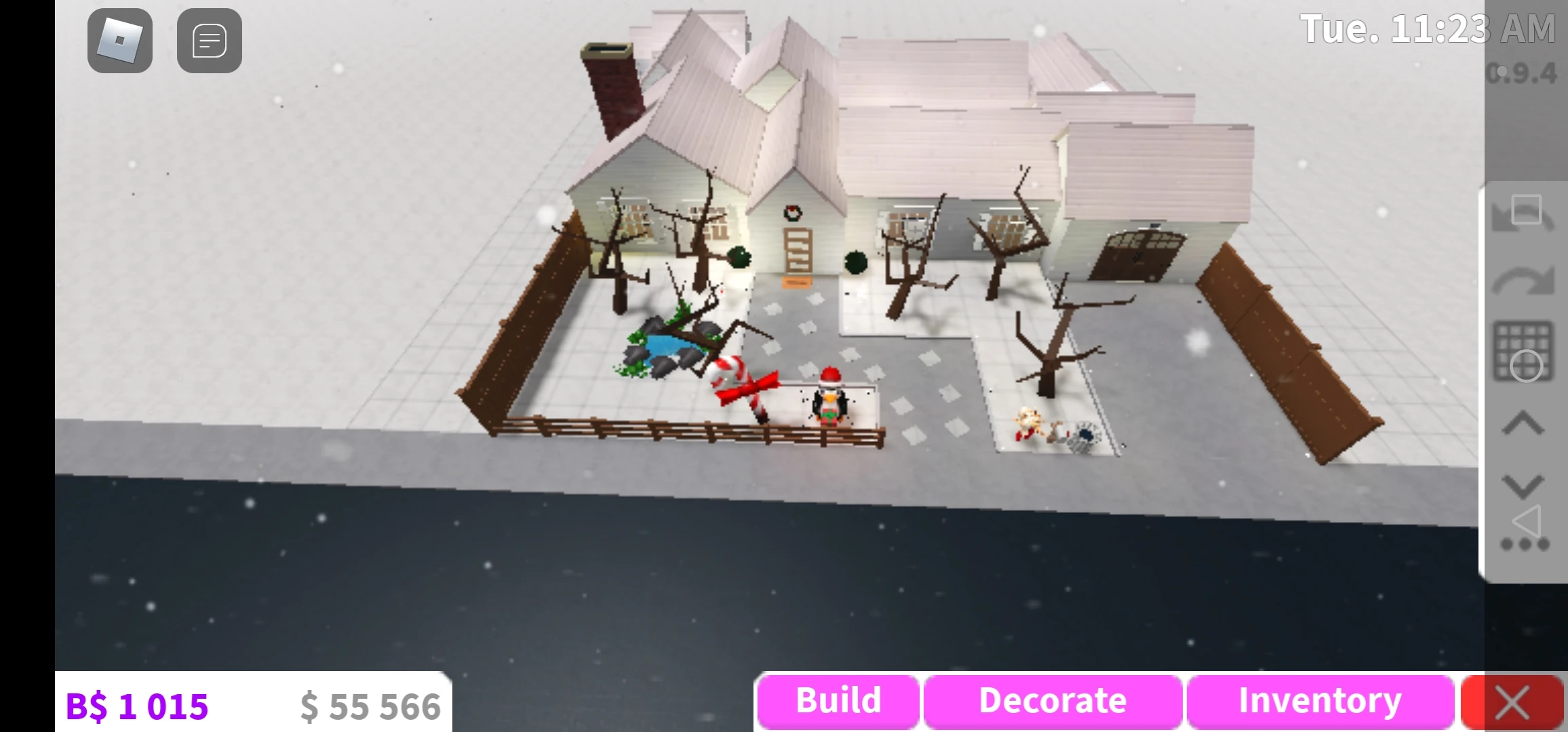Open the chat bubble icon
Screen dimensions: 1568x732
coord(209,41)
